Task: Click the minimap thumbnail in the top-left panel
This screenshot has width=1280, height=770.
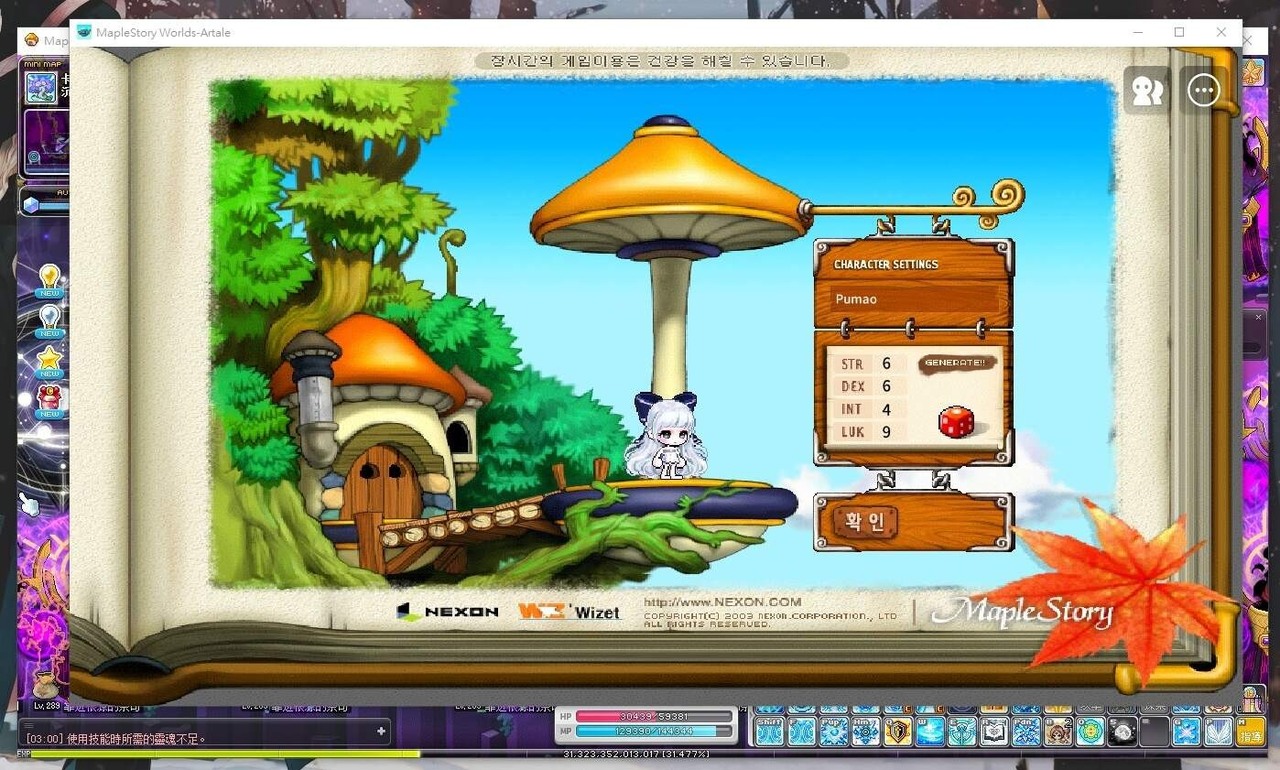Action: (x=42, y=88)
